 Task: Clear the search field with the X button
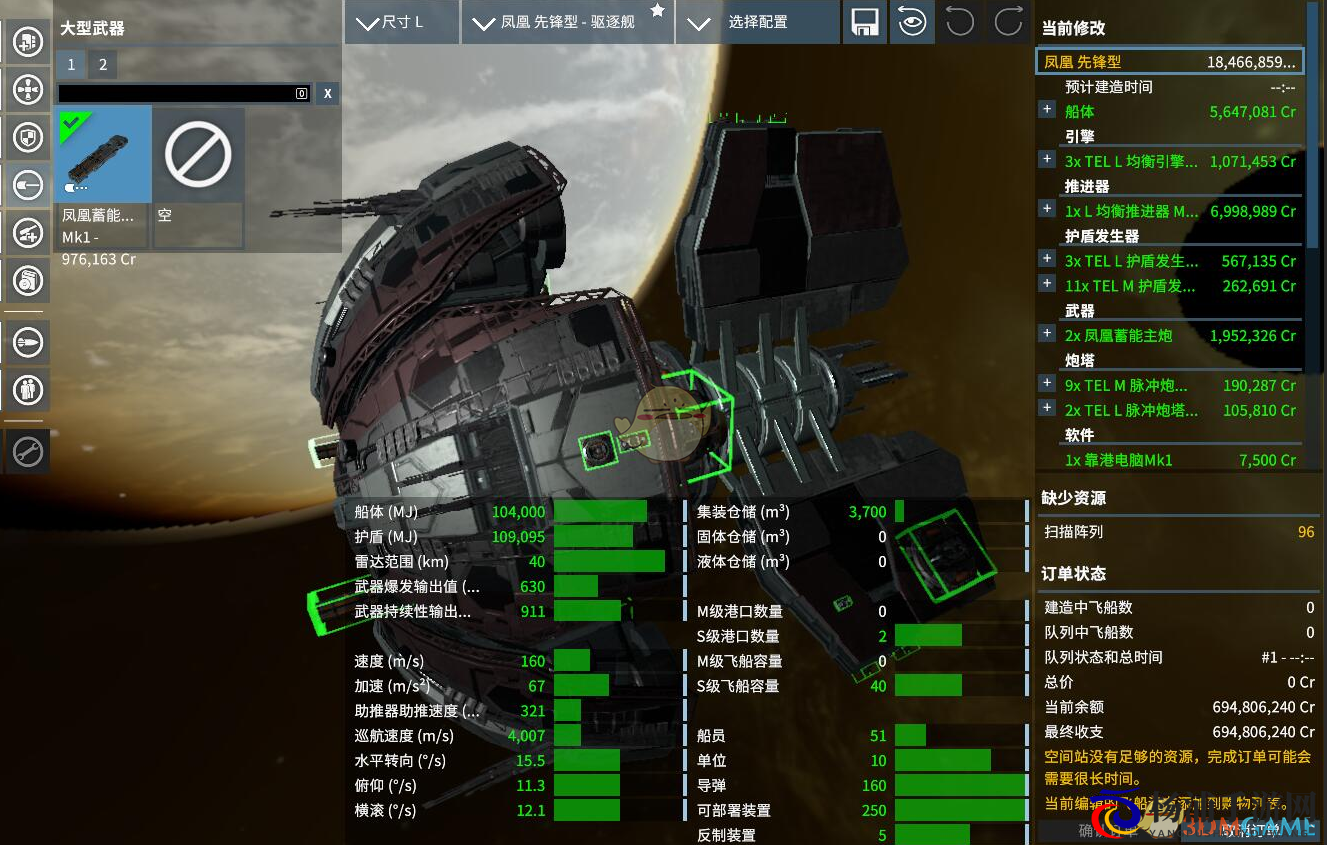pyautogui.click(x=327, y=94)
